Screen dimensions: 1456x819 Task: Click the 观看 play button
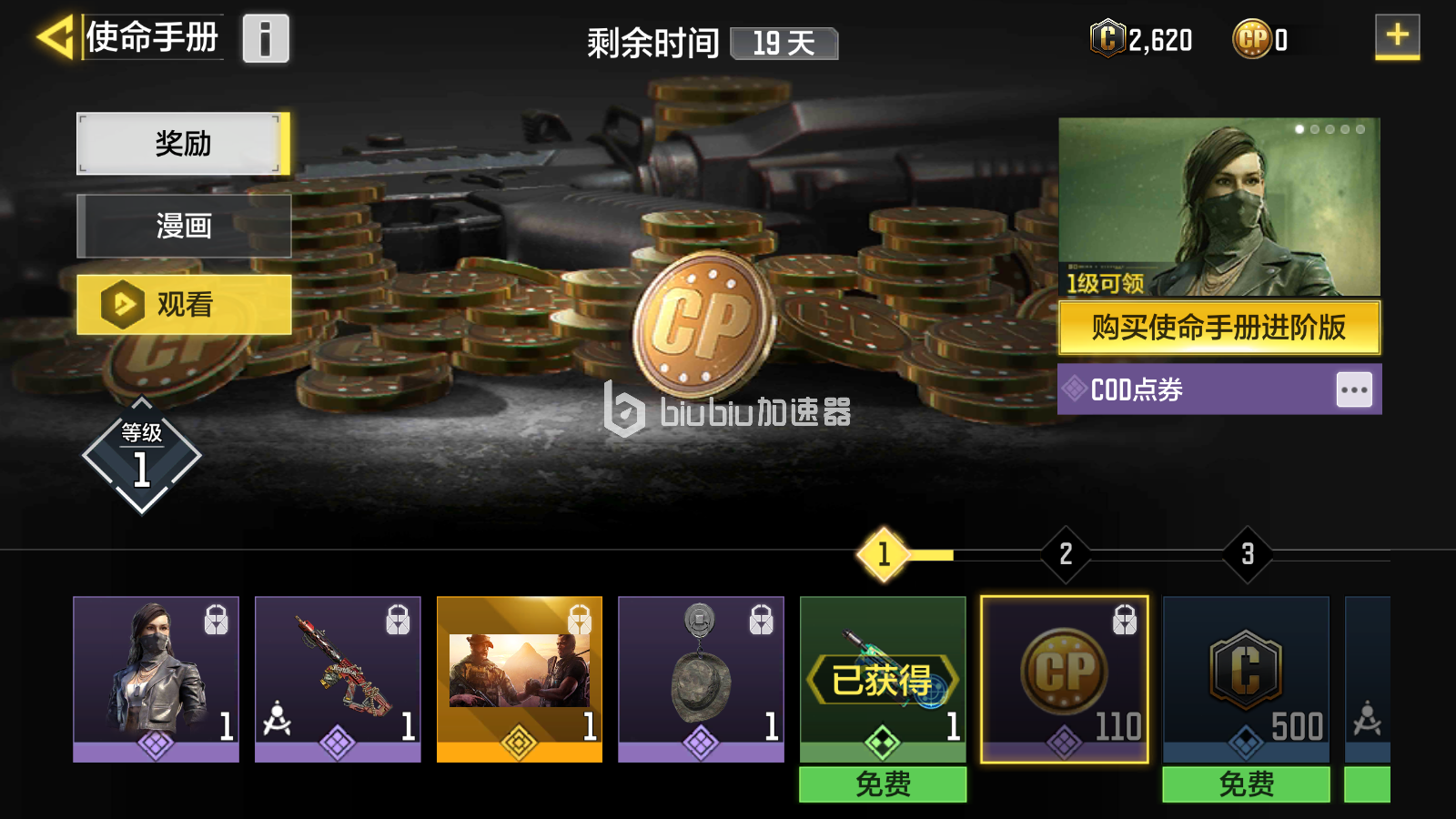click(x=183, y=307)
